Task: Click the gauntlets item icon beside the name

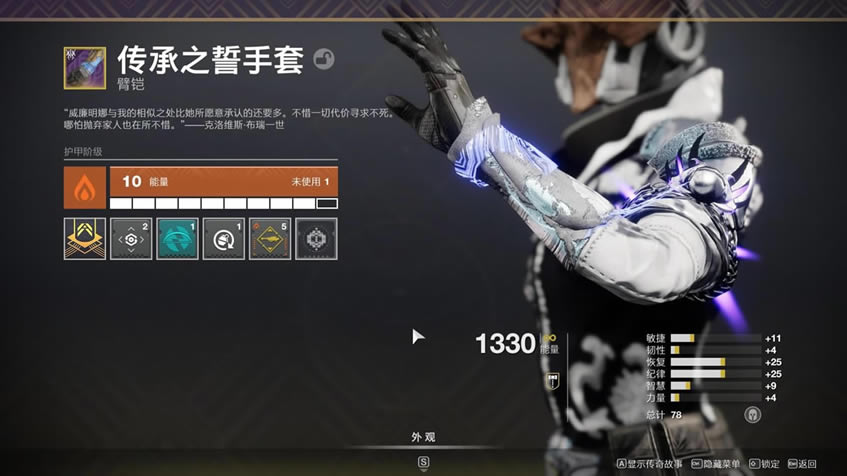Action: [x=85, y=68]
